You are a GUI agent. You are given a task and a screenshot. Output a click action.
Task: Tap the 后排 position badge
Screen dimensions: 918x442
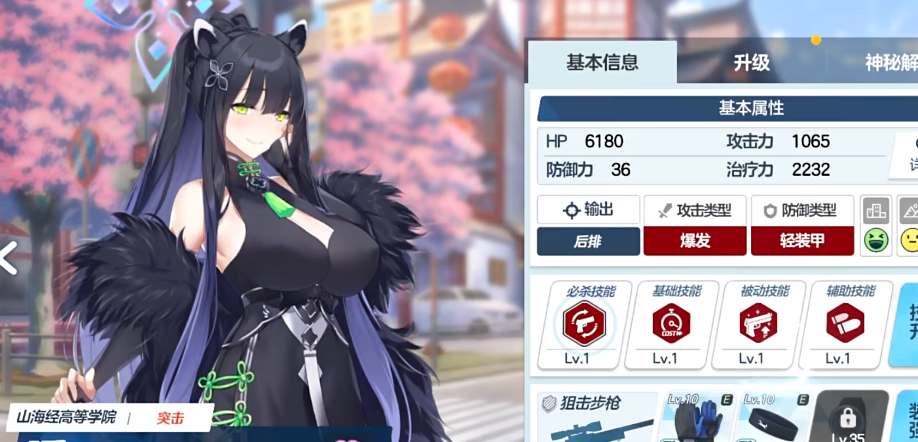(x=588, y=241)
